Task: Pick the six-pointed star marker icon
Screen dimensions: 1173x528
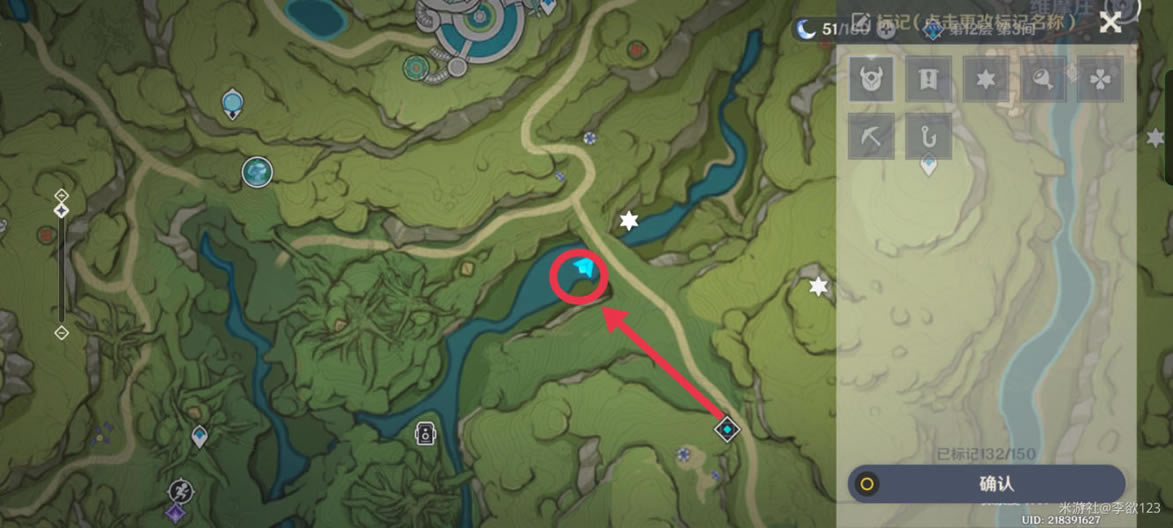Action: coord(985,79)
